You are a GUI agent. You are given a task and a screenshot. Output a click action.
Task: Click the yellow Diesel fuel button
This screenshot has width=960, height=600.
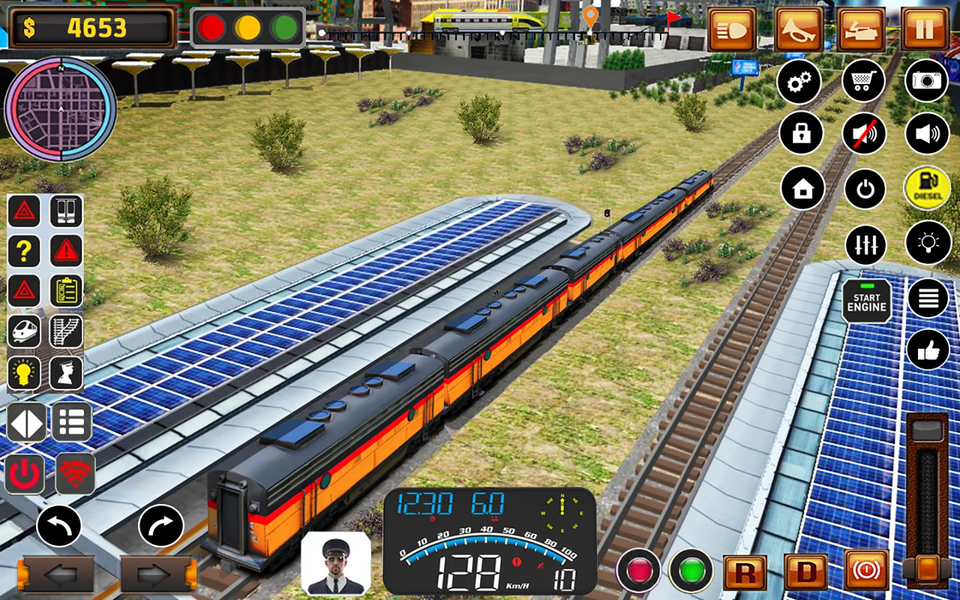click(x=927, y=188)
